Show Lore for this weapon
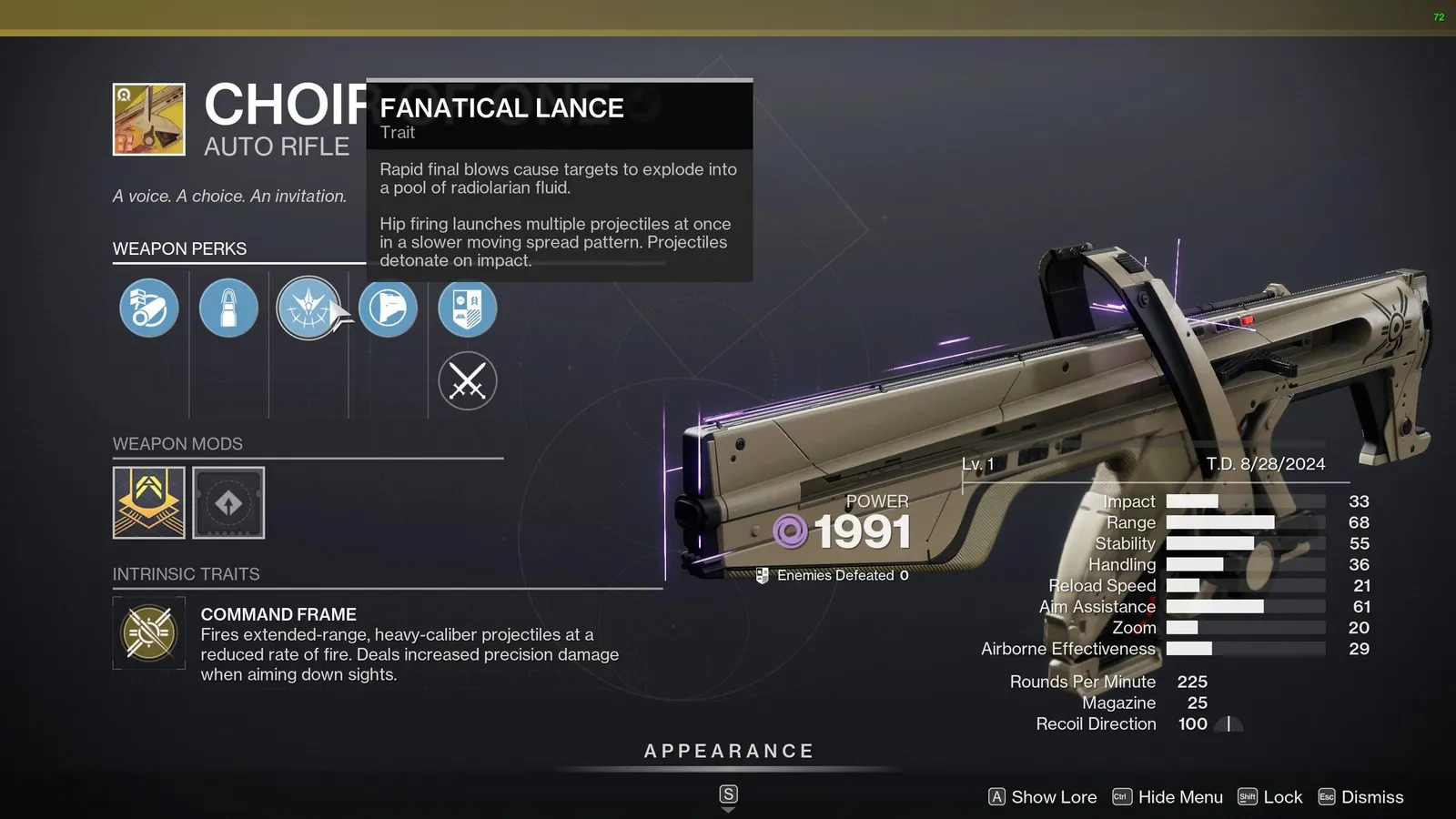The width and height of the screenshot is (1456, 819). coord(1041,797)
